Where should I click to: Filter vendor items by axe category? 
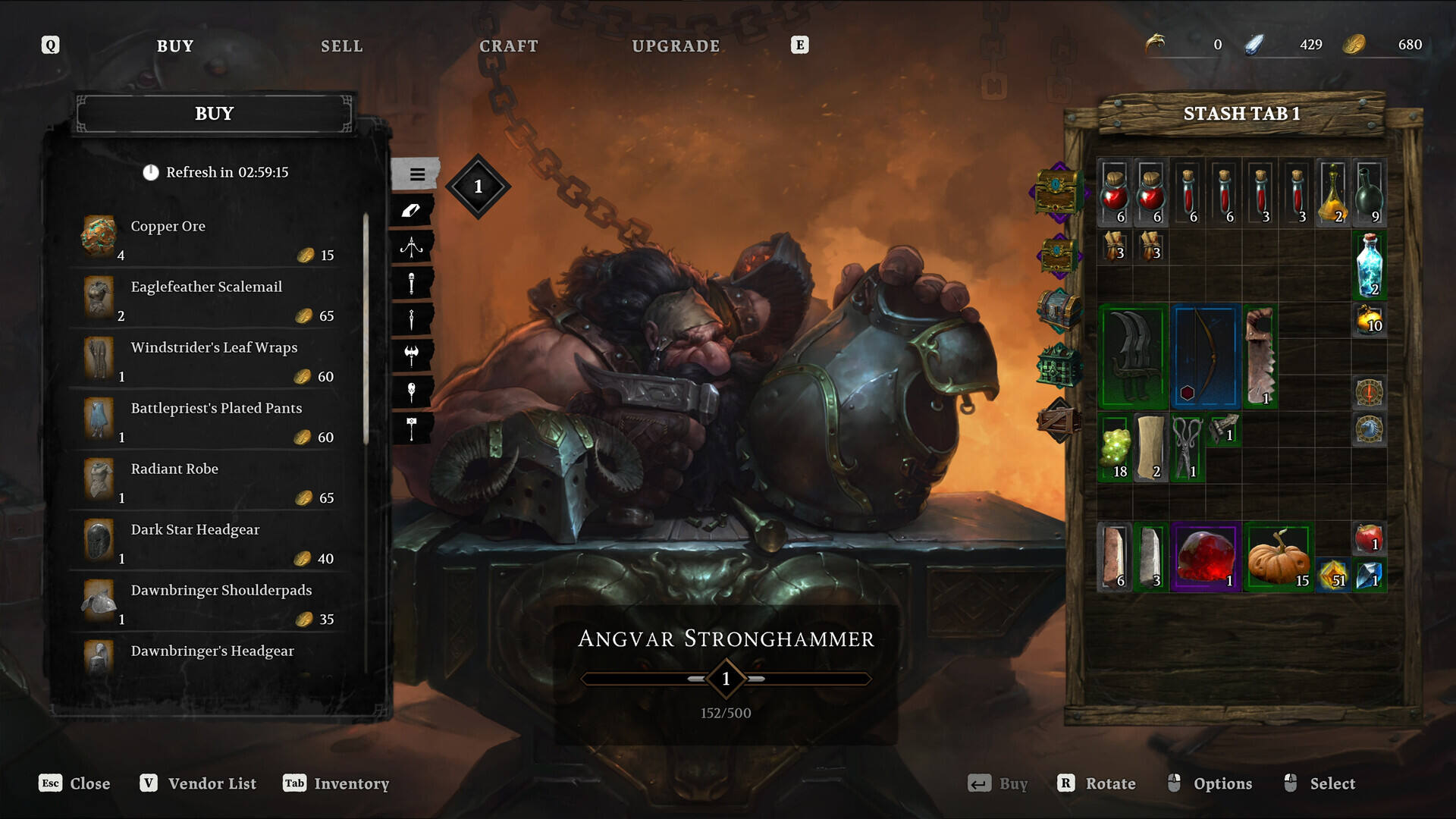point(412,354)
